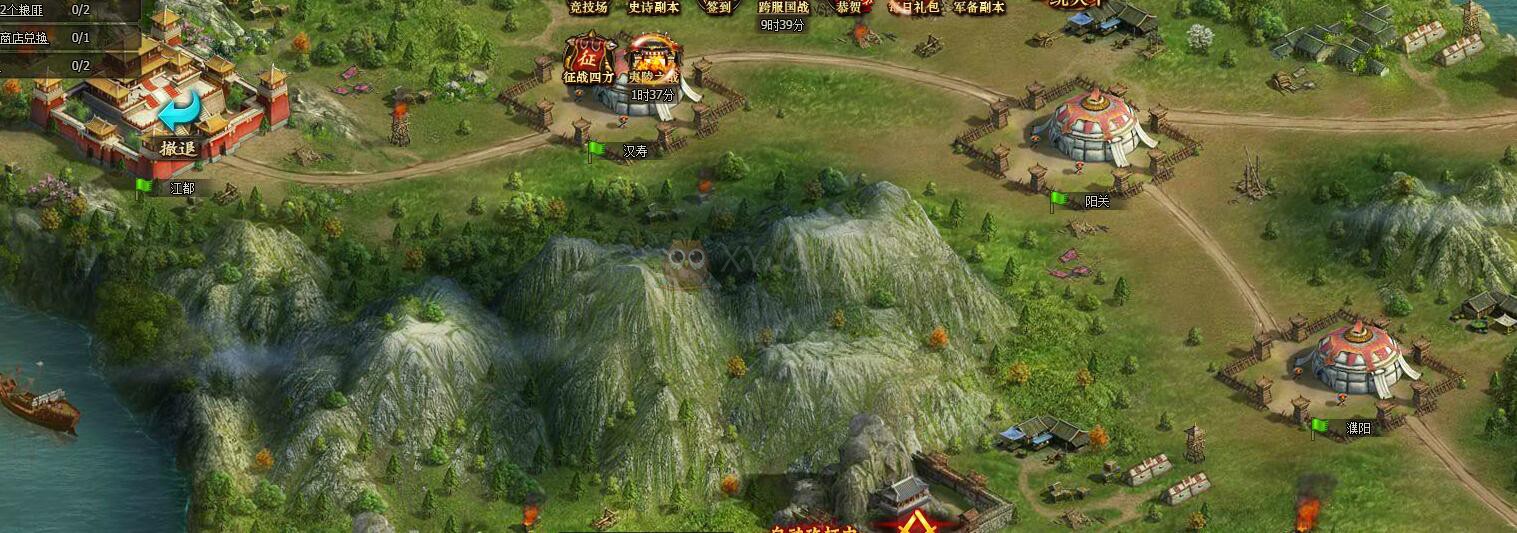Open the 夷陵之战 battle event
This screenshot has height=533, width=1517.
[x=652, y=60]
